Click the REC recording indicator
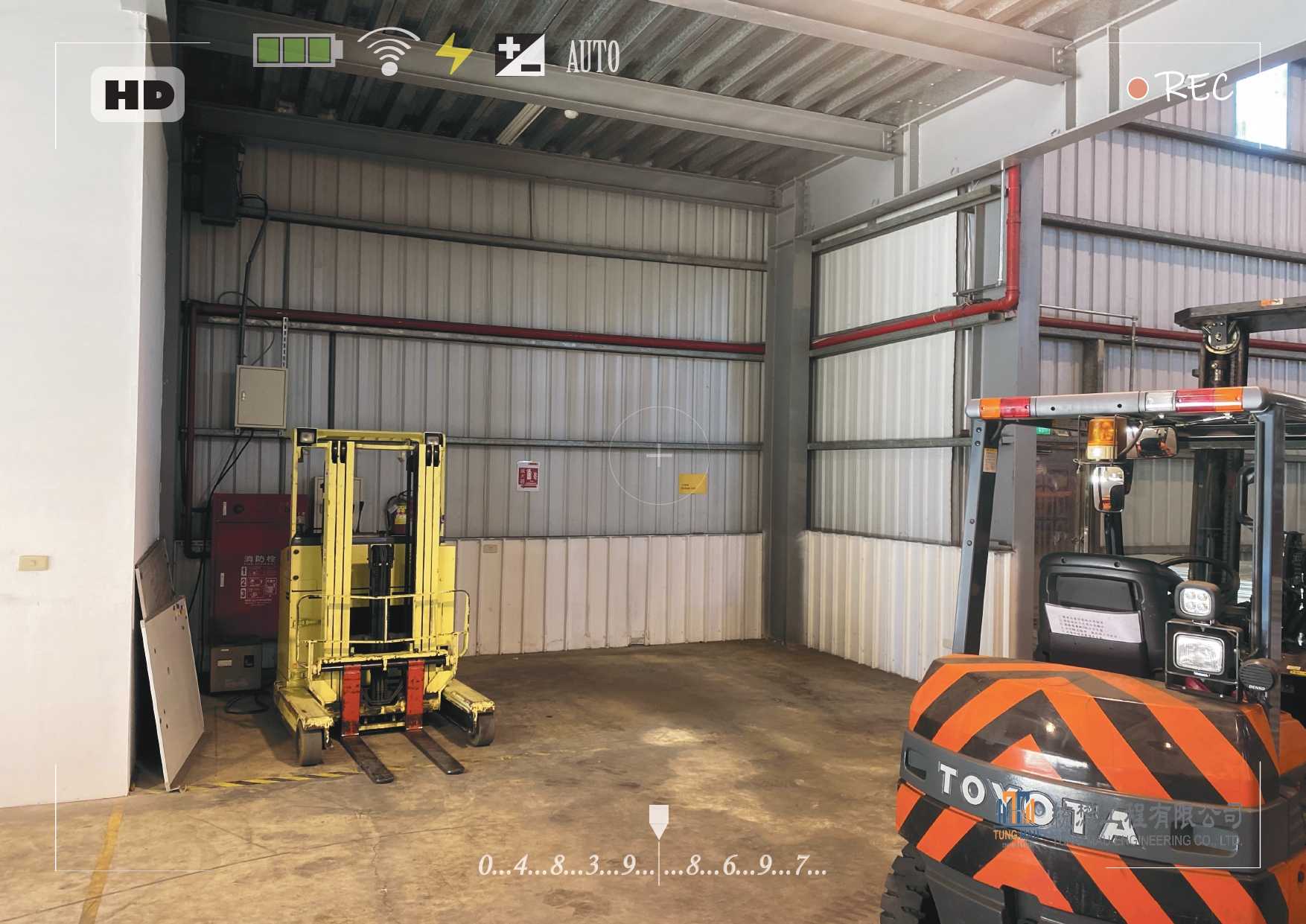Image resolution: width=1306 pixels, height=924 pixels. click(x=1180, y=88)
